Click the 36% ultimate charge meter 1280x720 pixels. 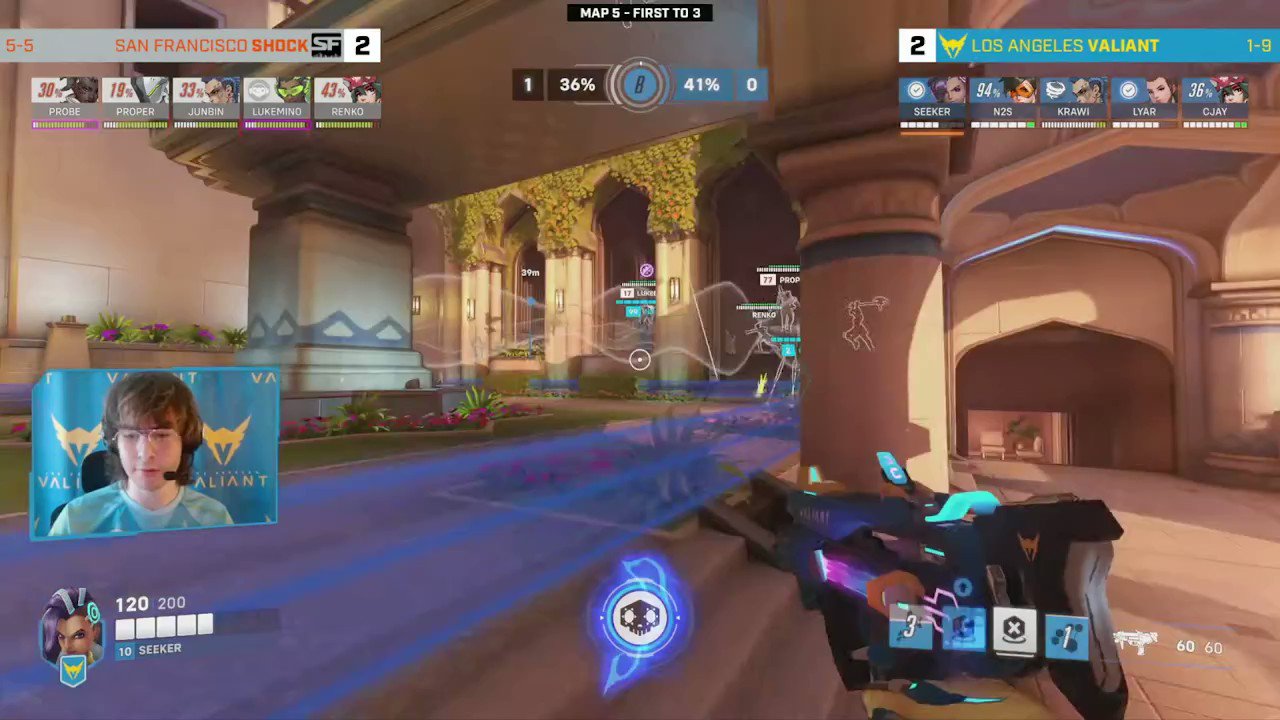click(576, 85)
